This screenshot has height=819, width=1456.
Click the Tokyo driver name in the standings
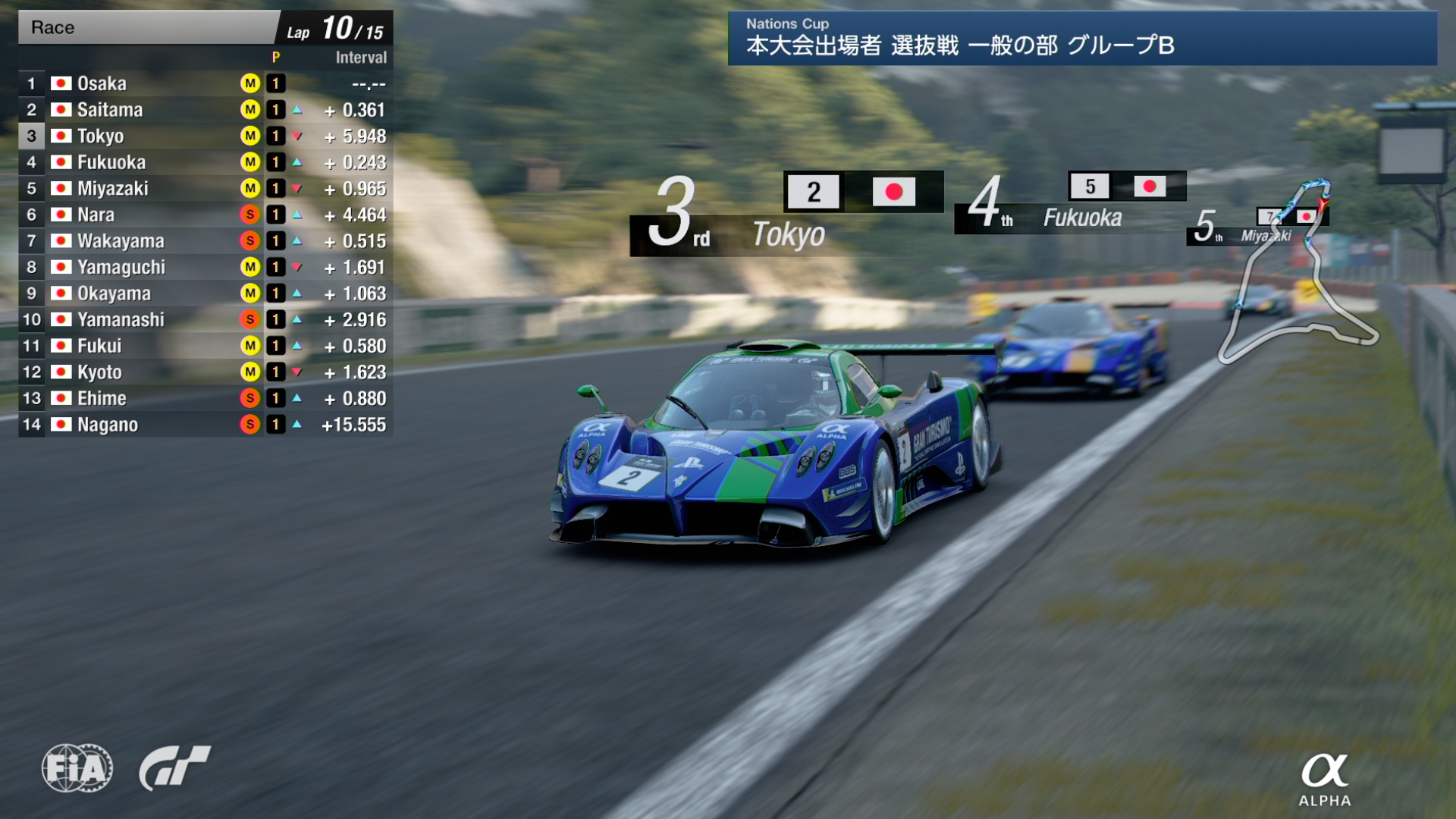(x=103, y=136)
